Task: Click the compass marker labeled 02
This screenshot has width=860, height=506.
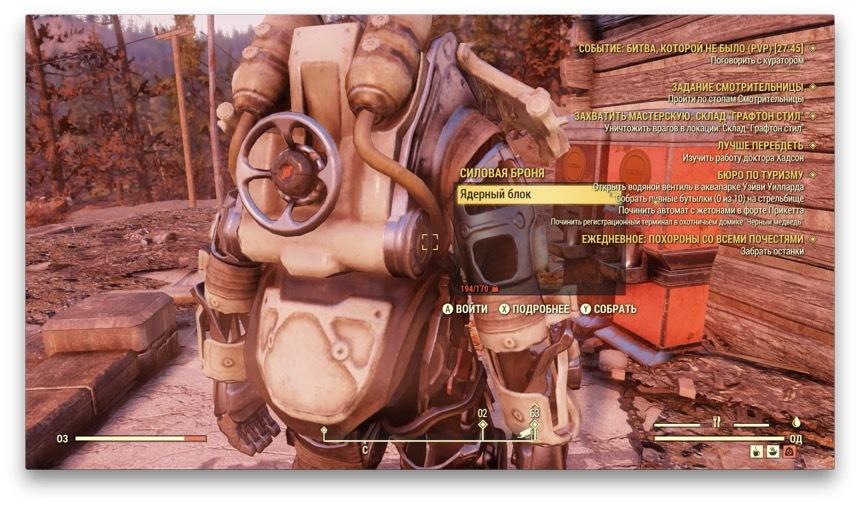Action: point(482,424)
